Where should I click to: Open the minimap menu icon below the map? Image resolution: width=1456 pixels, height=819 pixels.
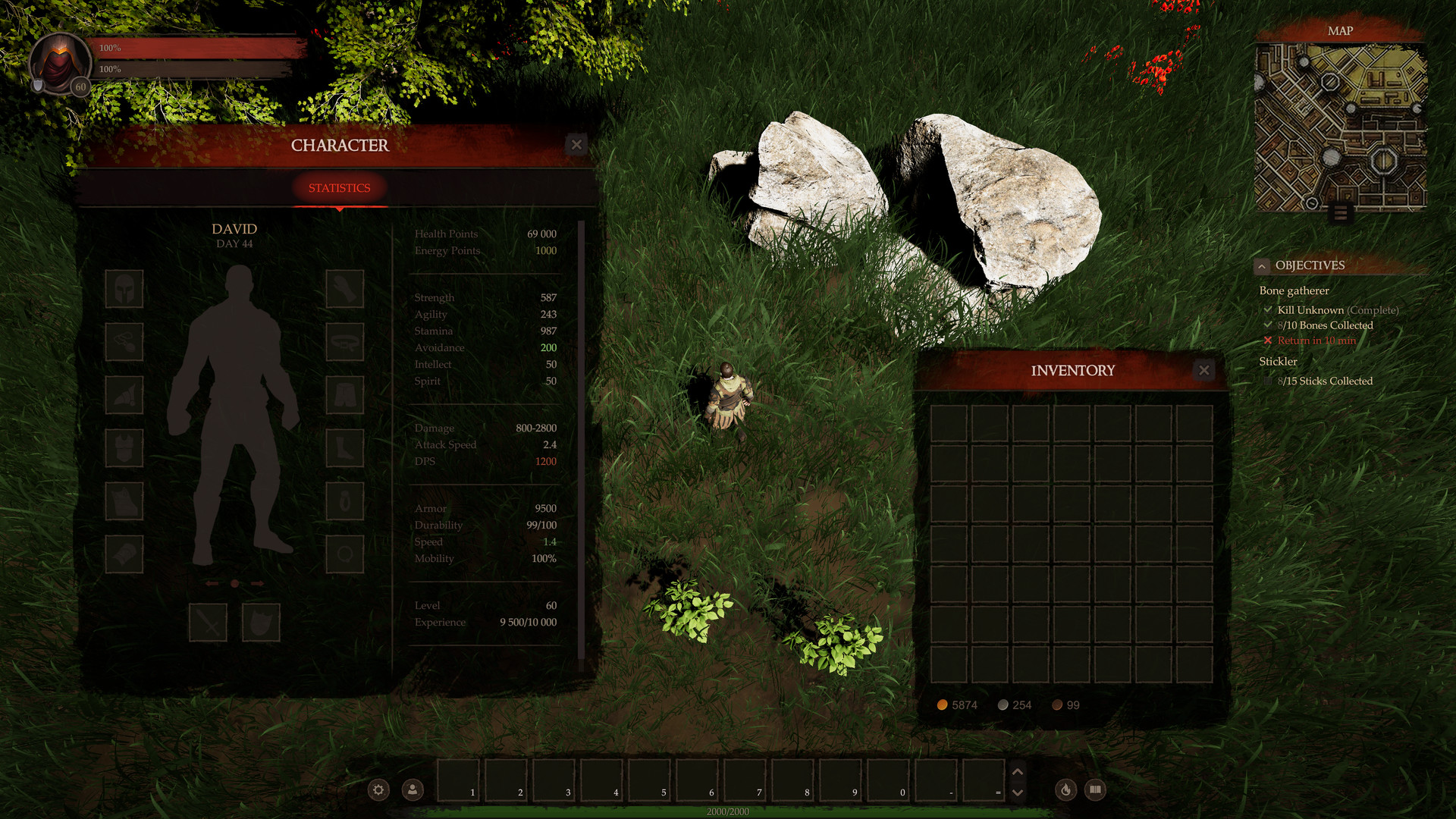pos(1341,214)
